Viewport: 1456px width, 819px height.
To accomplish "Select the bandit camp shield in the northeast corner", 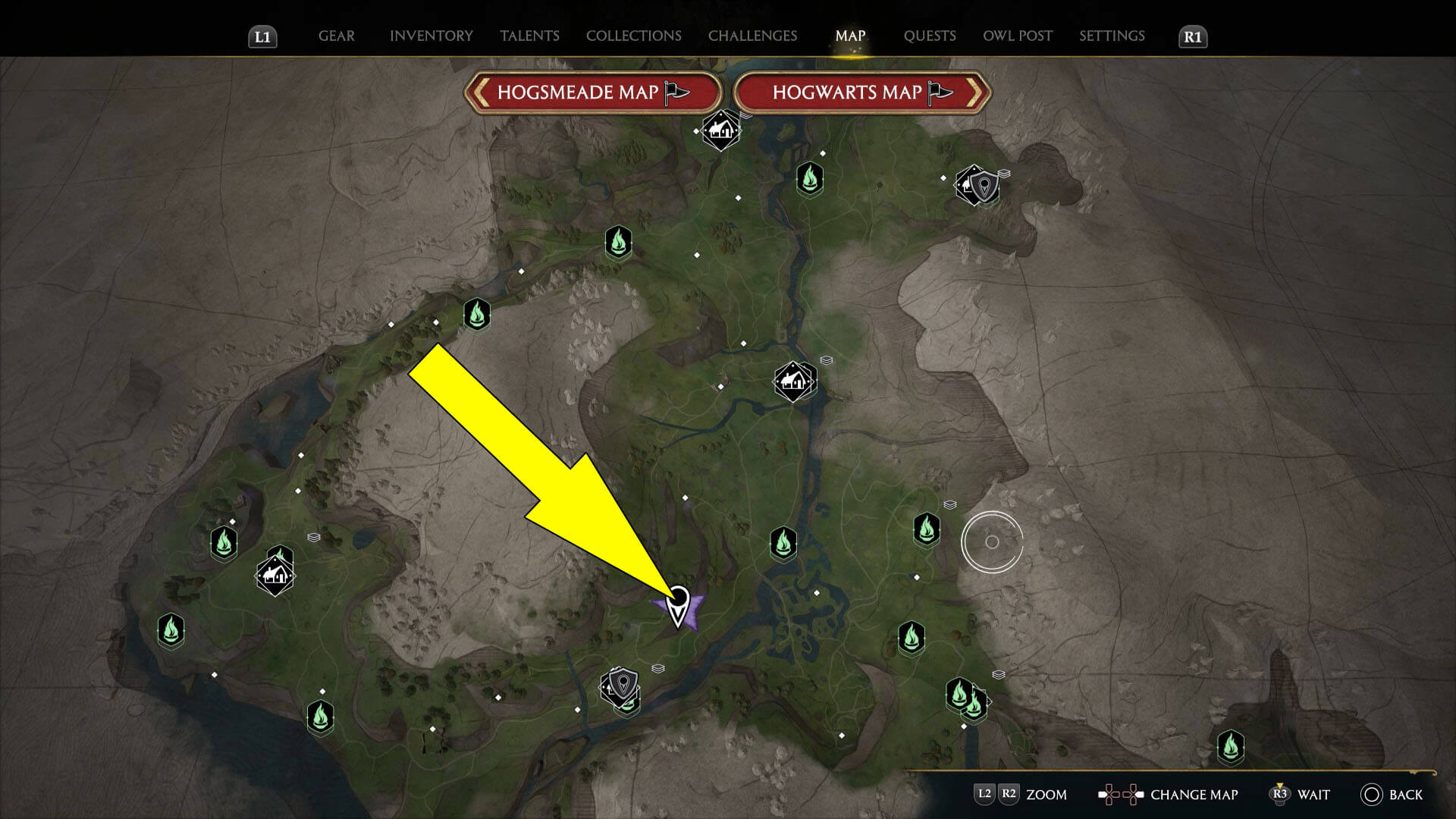I will pos(984,185).
